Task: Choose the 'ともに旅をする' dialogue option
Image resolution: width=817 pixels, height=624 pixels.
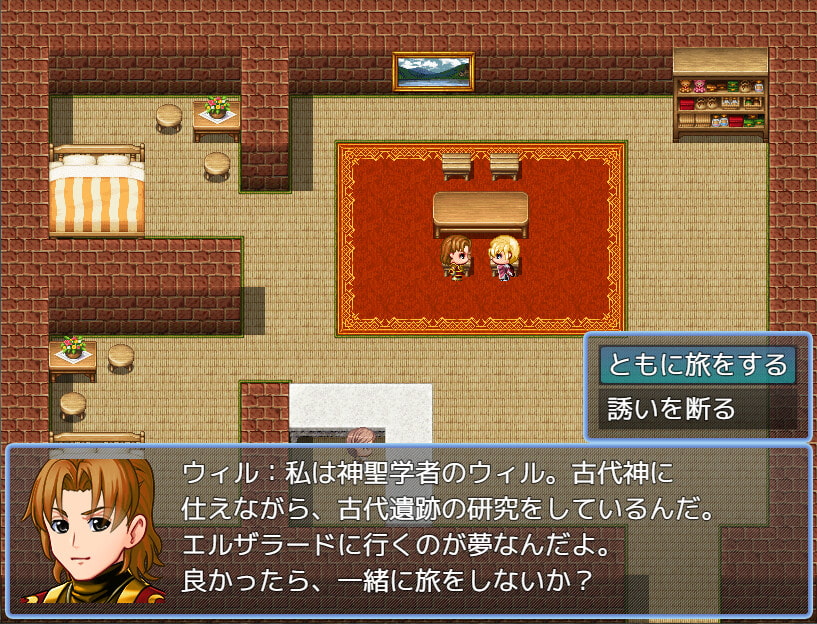Action: click(697, 365)
